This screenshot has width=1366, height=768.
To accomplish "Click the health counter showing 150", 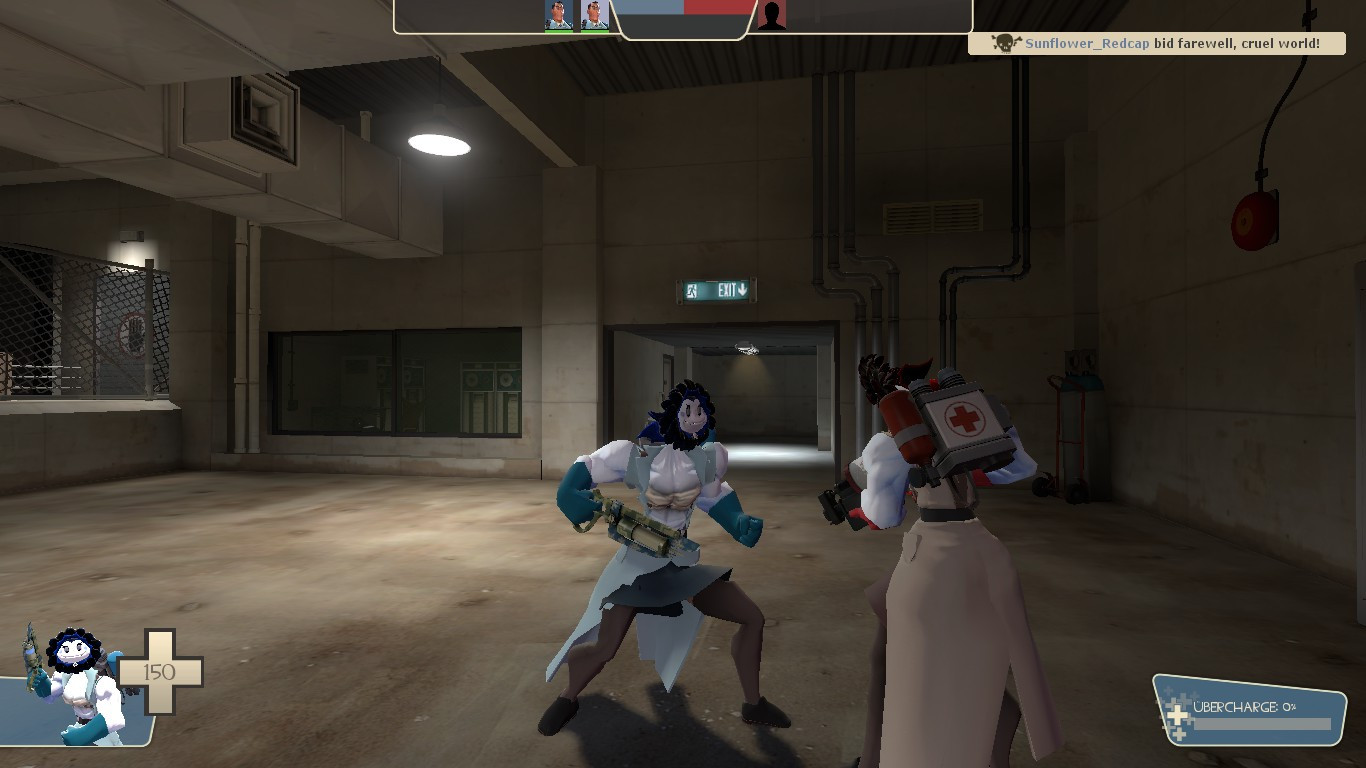I will click(x=159, y=672).
